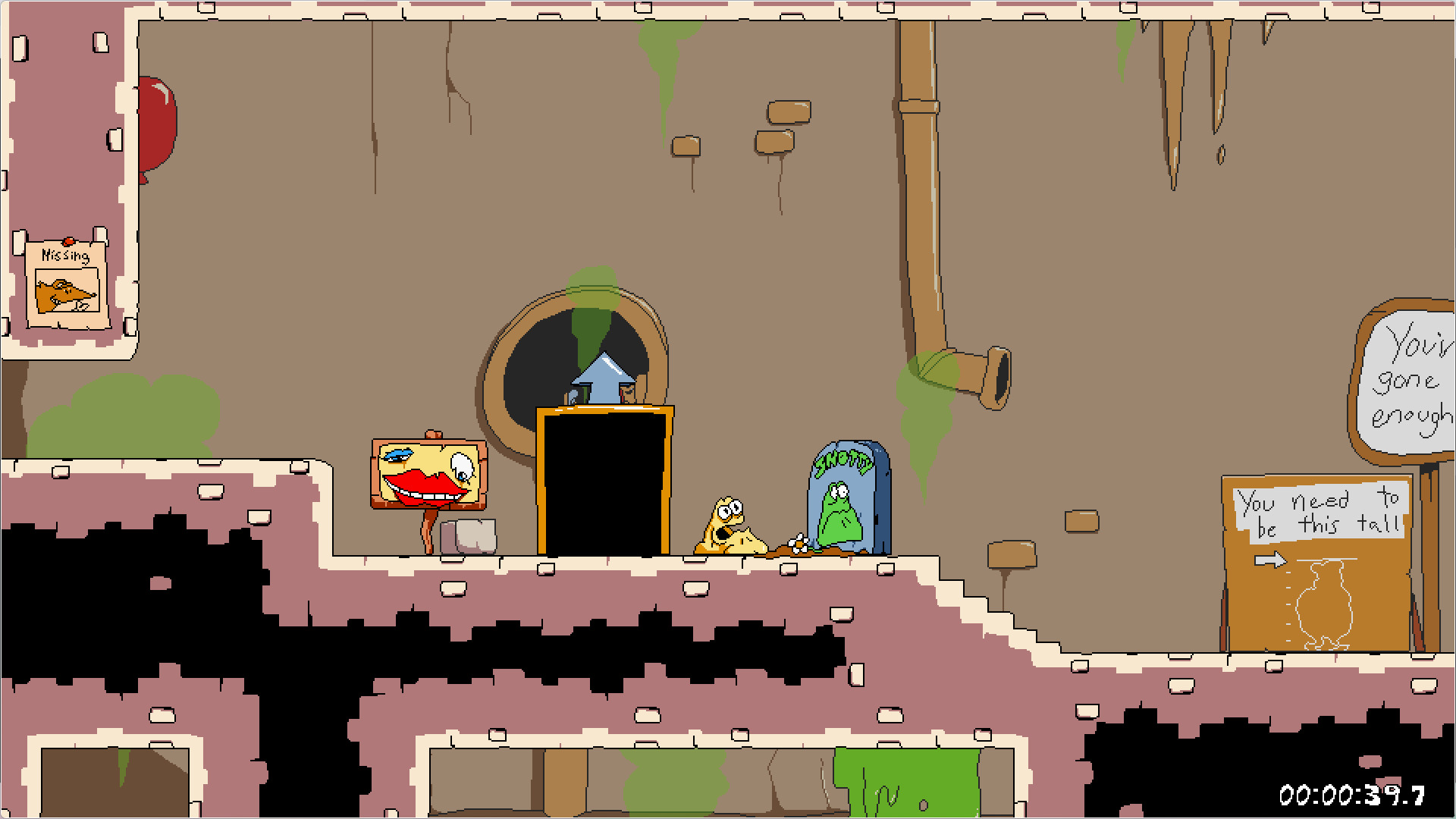Open the dark doorway with orange frame
This screenshot has height=819, width=1456.
(x=601, y=485)
